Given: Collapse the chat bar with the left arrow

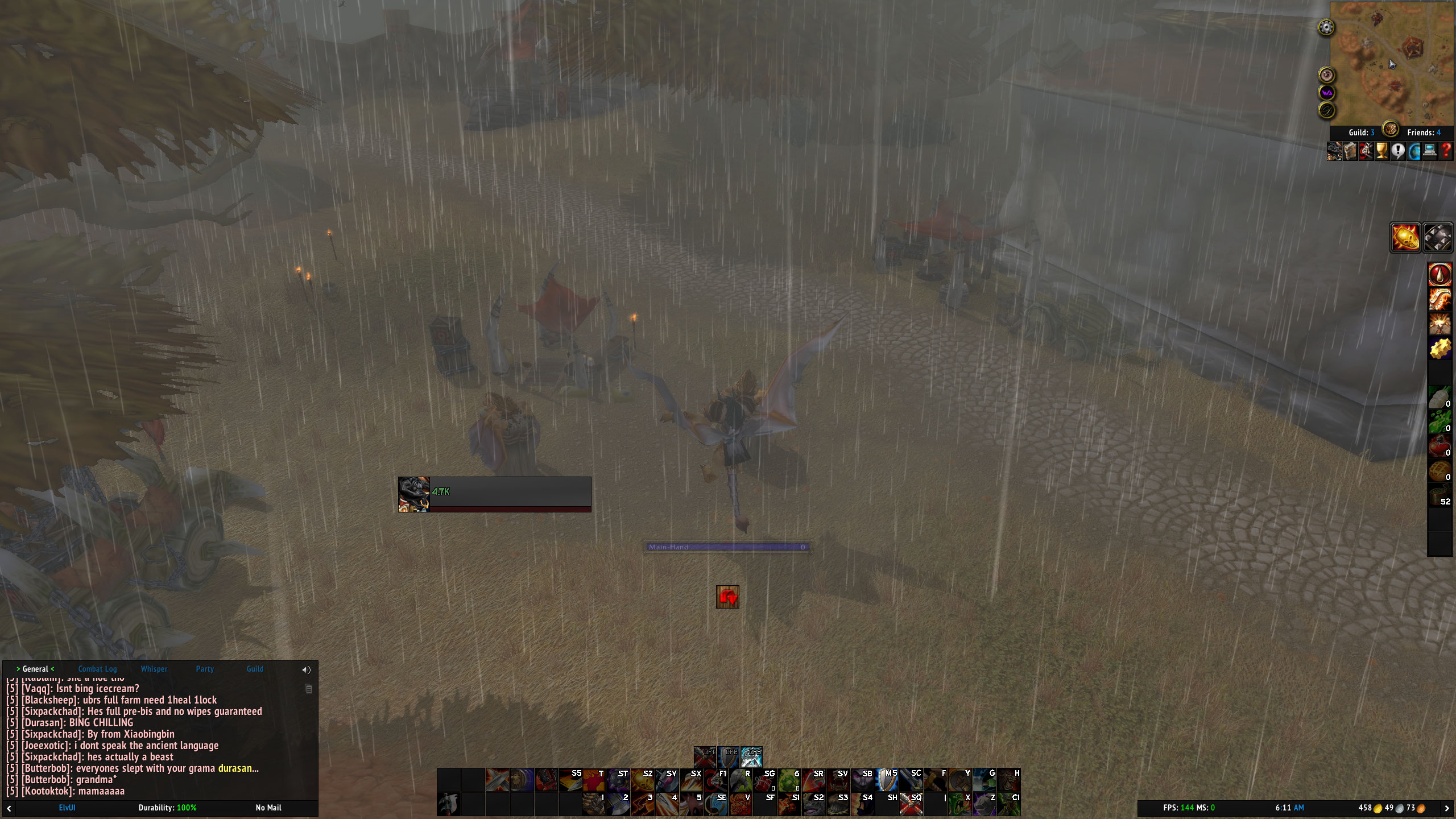Looking at the screenshot, I should coord(8,807).
